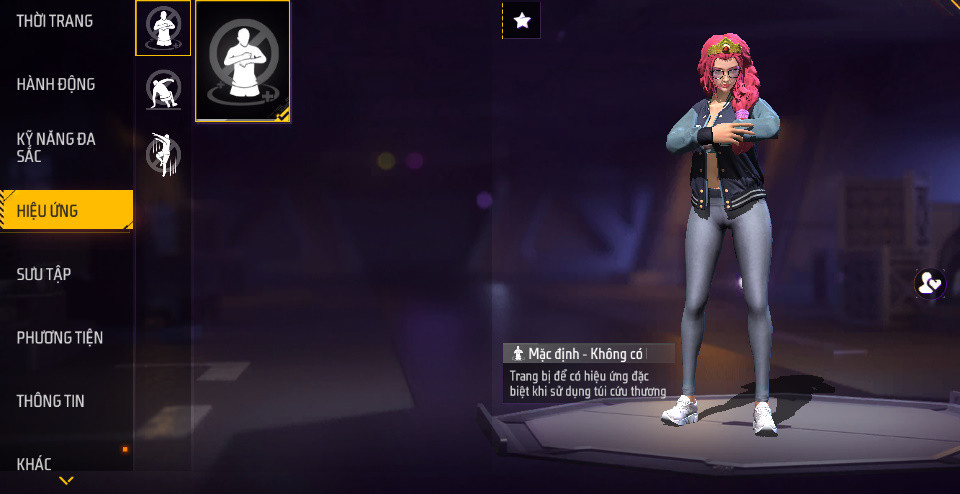Expand more categories with the yellow down arrow

(66, 481)
